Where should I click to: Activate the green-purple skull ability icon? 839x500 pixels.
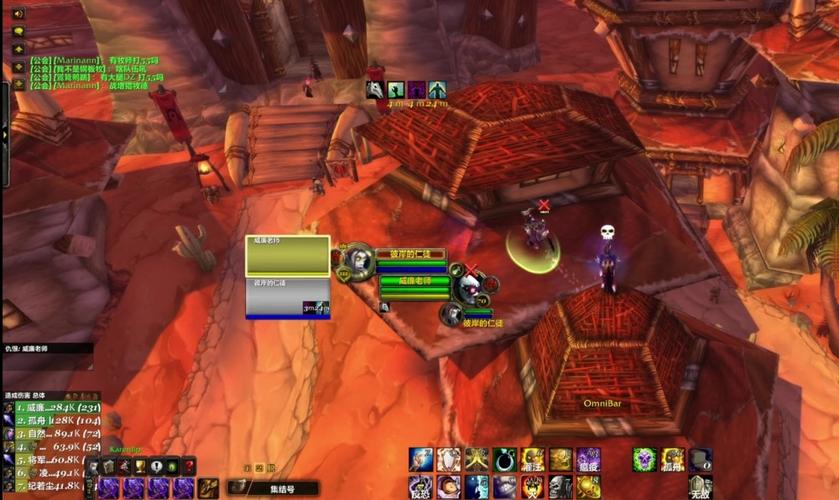(644, 460)
